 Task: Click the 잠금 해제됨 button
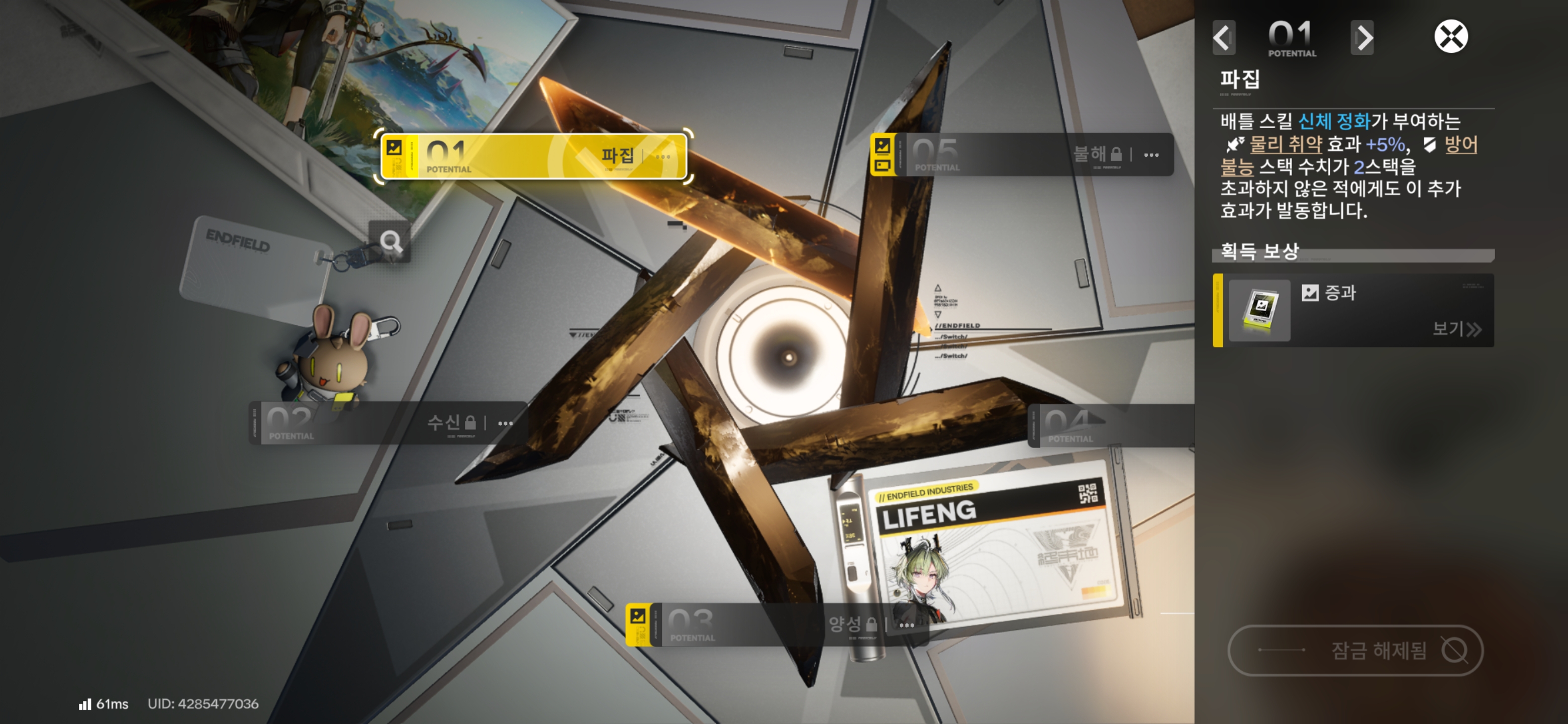pos(1355,650)
